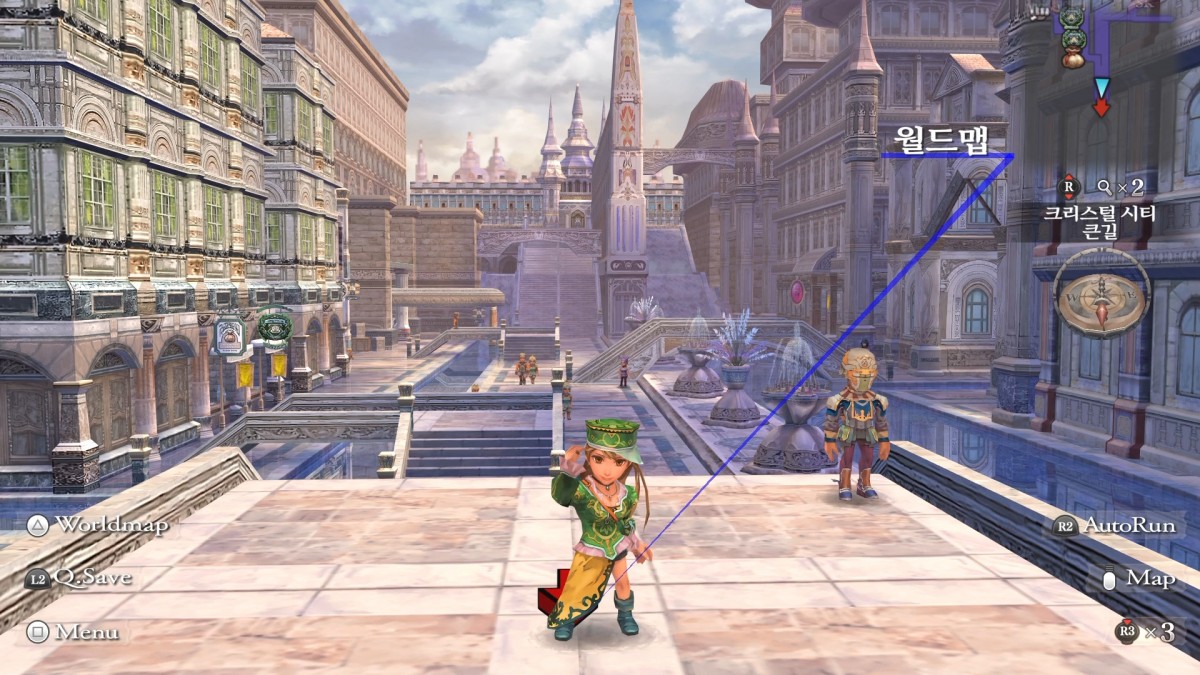The image size is (1200, 675).
Task: Click the round compass dial
Action: point(1102,297)
